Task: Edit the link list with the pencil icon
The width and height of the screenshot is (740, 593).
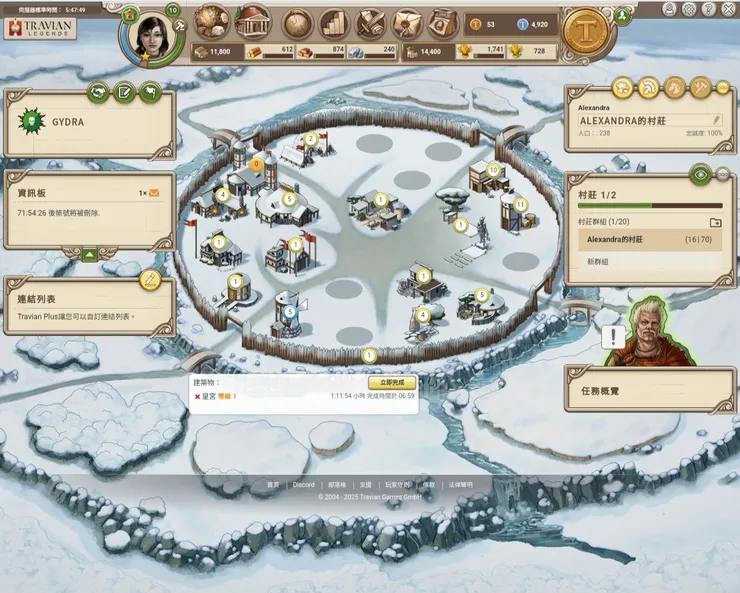Action: [150, 279]
